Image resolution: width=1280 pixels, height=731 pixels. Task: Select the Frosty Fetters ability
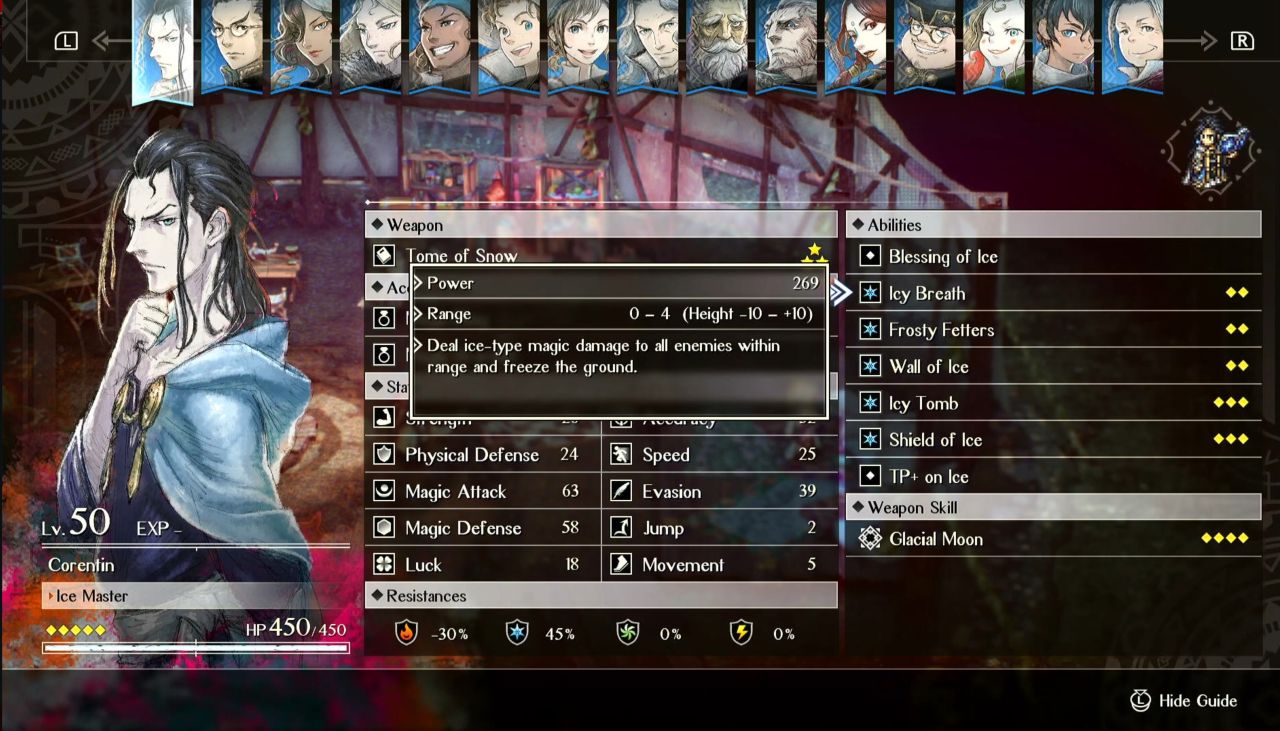tap(941, 330)
